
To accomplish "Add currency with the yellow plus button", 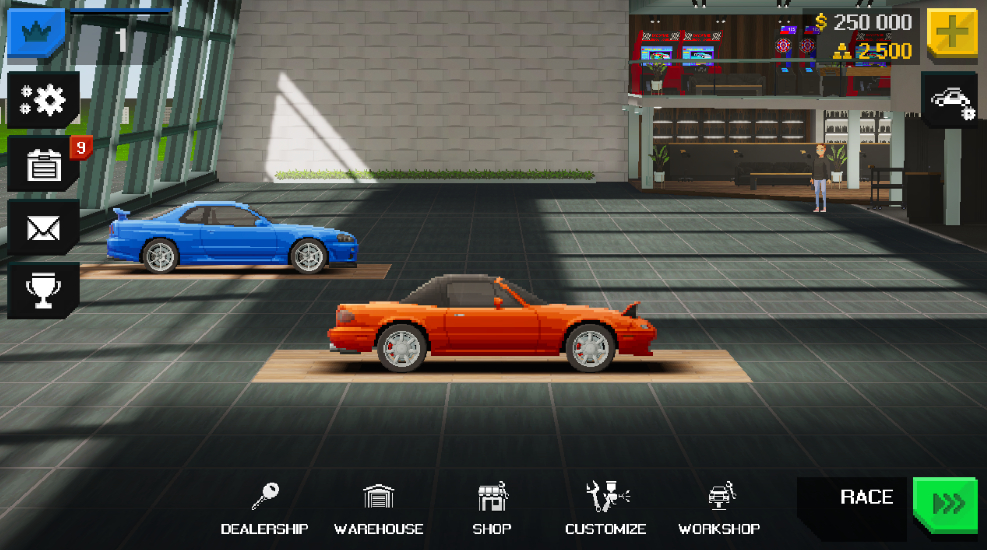I will click(x=952, y=34).
